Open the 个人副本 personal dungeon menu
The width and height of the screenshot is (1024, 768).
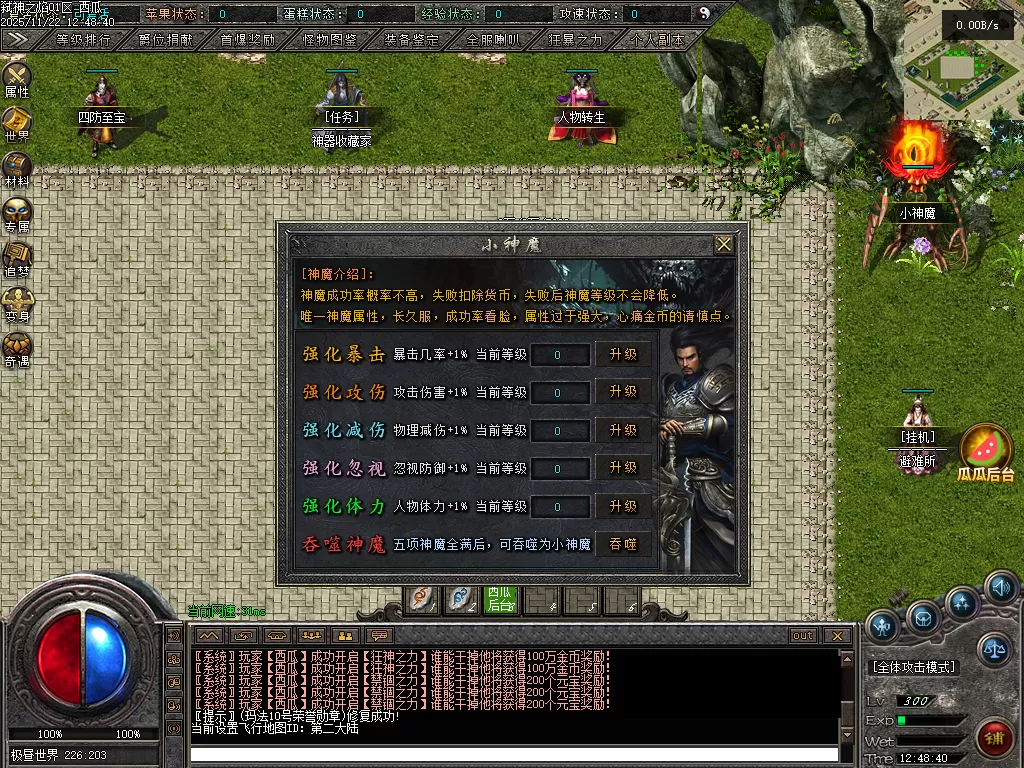[x=657, y=40]
